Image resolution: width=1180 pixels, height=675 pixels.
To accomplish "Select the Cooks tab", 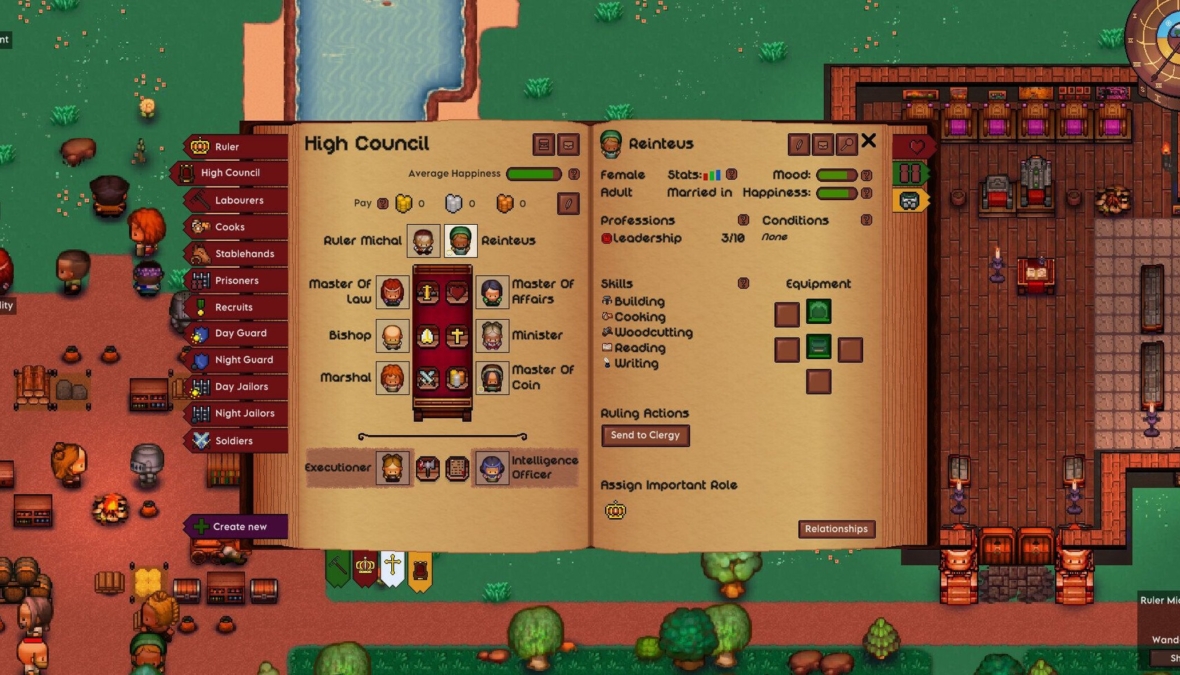I will 234,227.
